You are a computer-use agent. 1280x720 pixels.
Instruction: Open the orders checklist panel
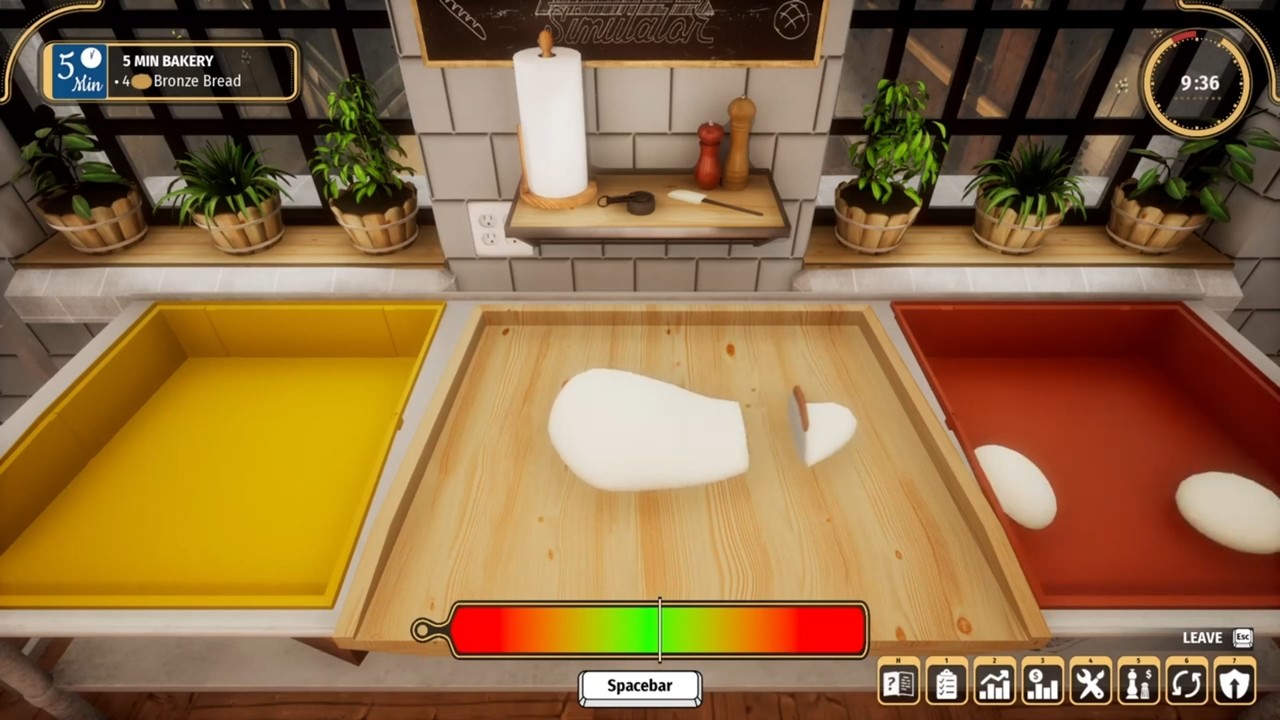click(945, 682)
